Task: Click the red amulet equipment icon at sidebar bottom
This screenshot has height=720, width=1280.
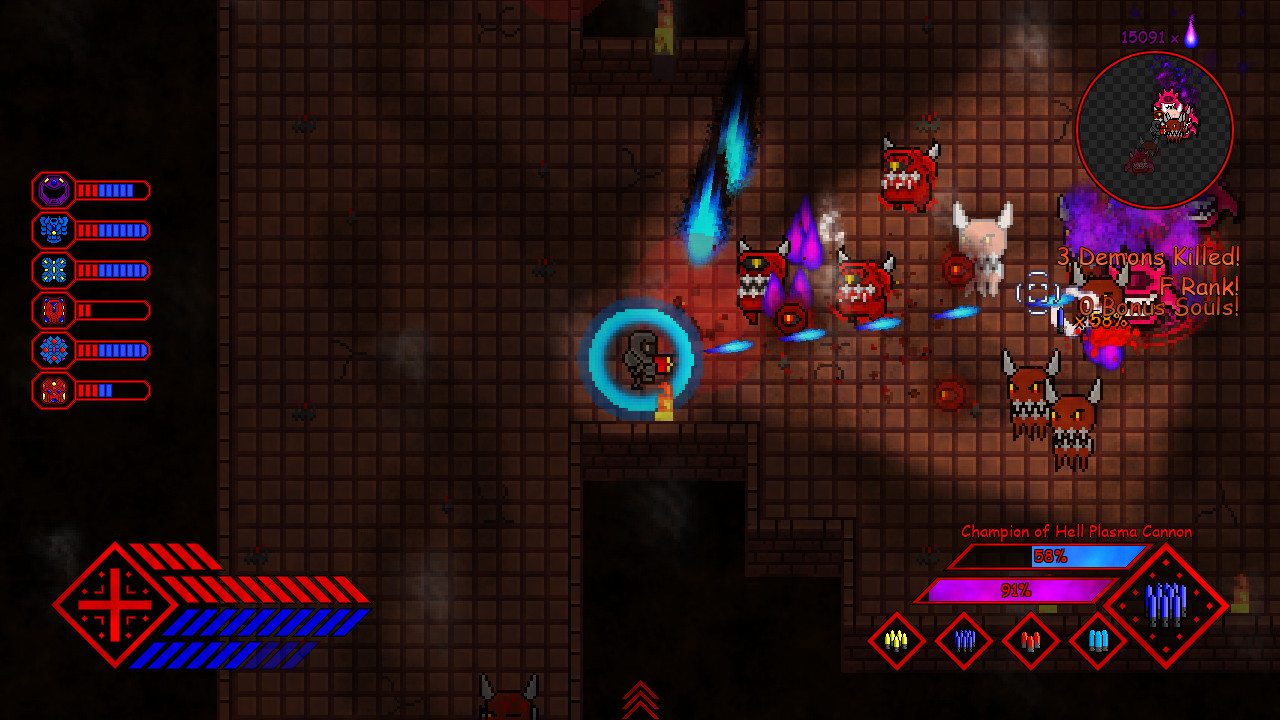Action: pyautogui.click(x=53, y=391)
